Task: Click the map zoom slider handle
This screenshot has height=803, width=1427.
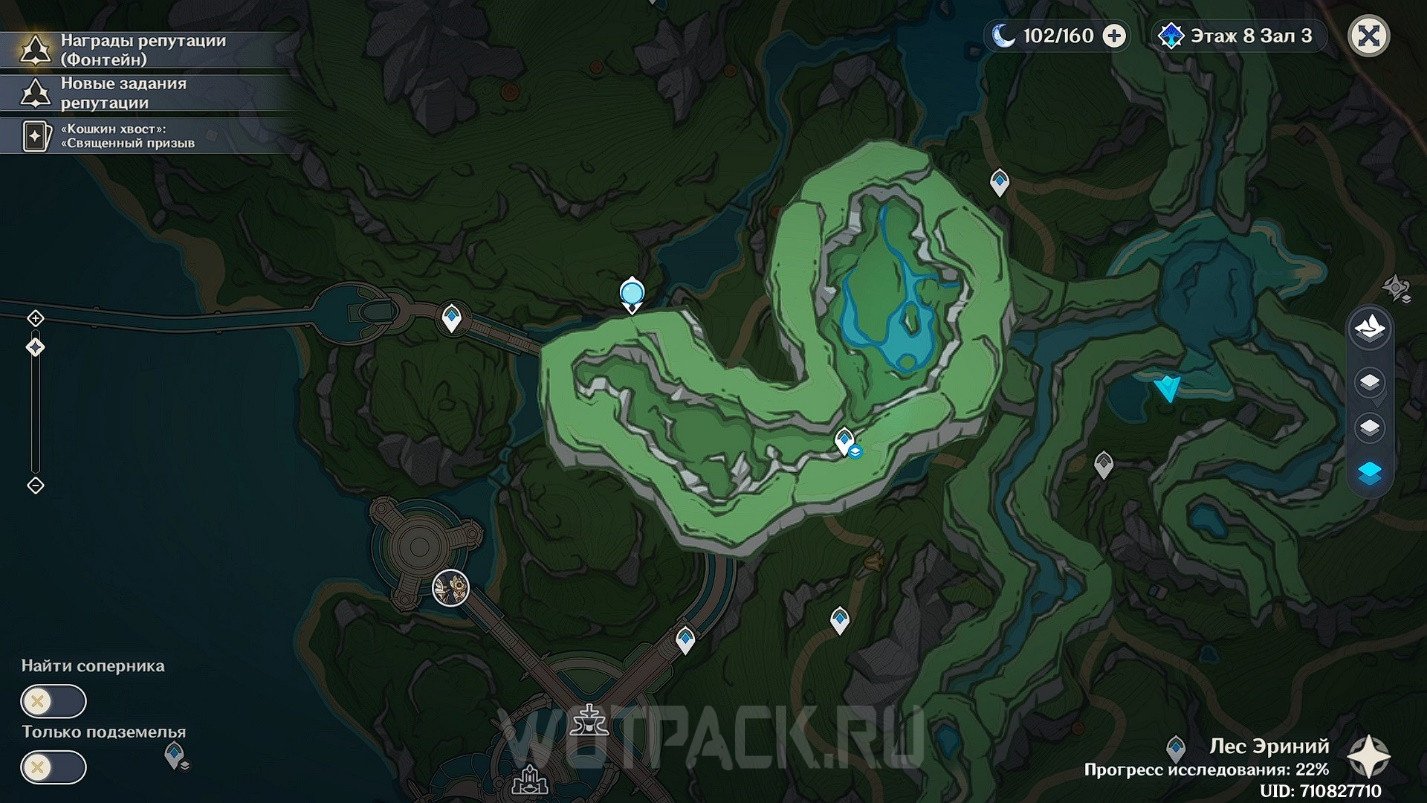Action: click(36, 347)
